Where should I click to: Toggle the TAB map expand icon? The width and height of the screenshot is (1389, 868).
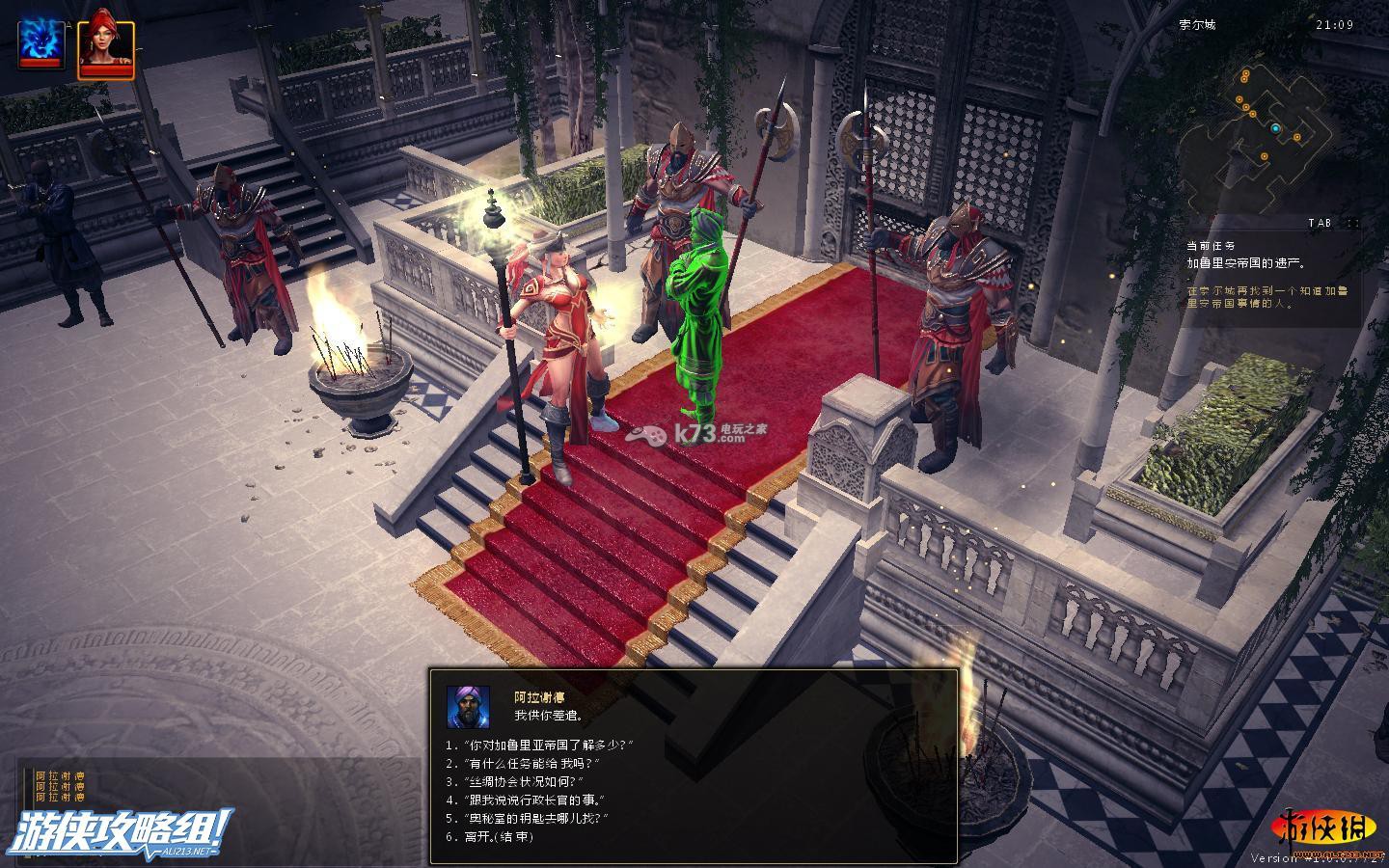pyautogui.click(x=1352, y=223)
